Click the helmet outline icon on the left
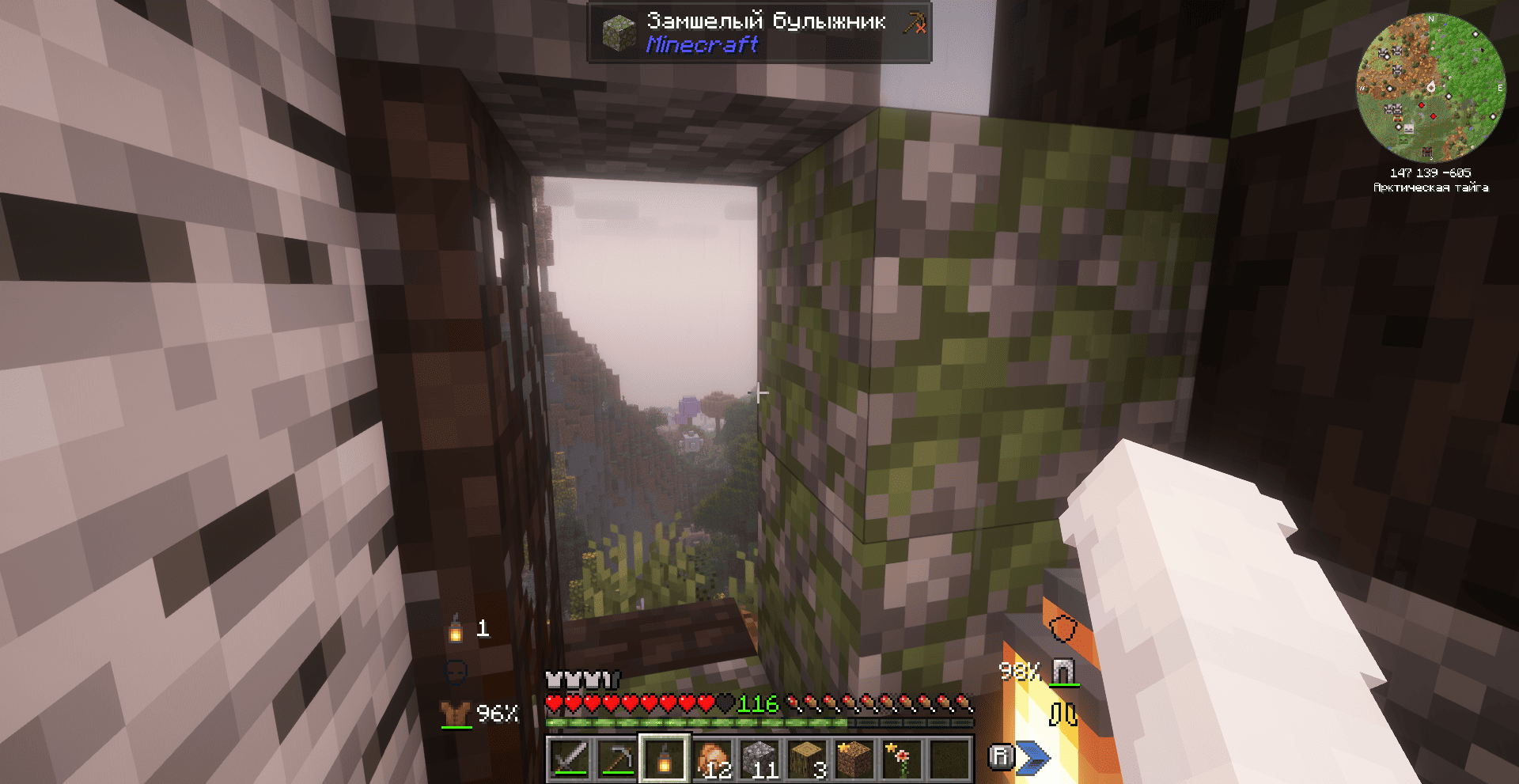 point(456,673)
